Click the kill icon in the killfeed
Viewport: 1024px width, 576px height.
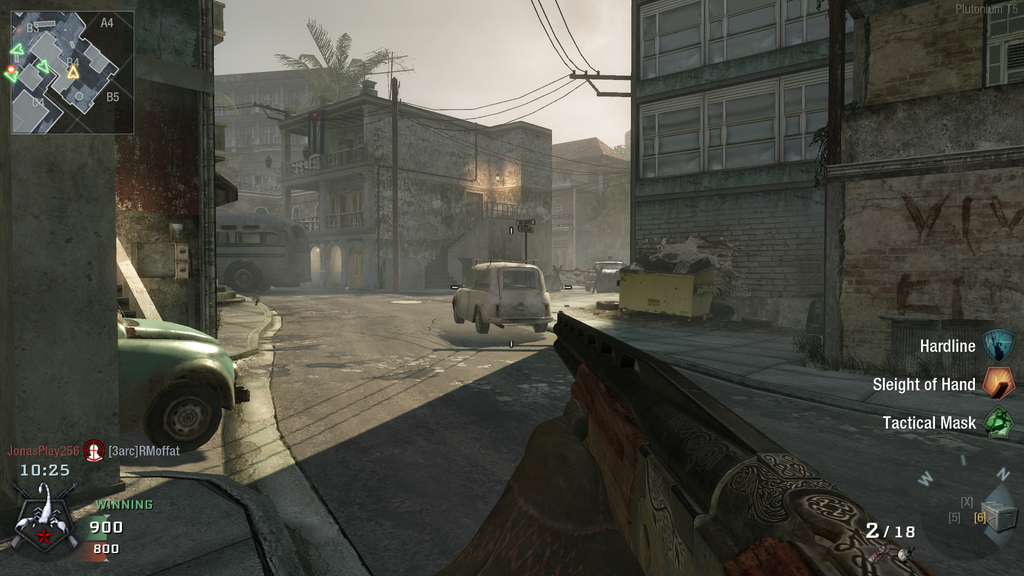pos(94,451)
